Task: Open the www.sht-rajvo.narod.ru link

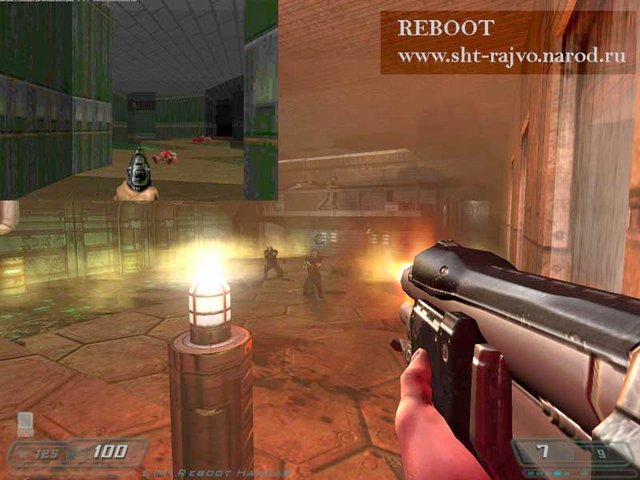Action: click(x=511, y=56)
